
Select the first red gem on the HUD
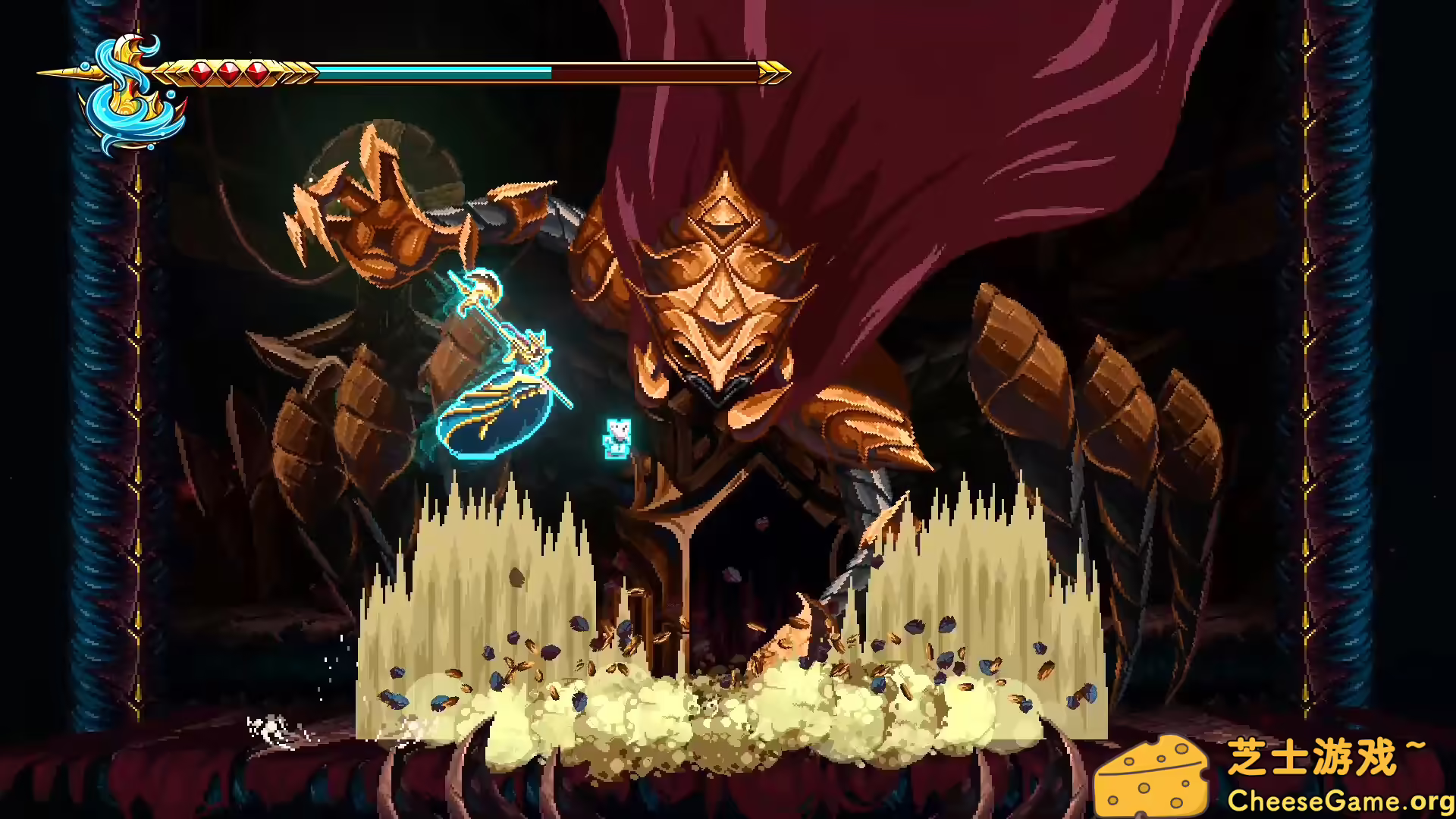(201, 71)
